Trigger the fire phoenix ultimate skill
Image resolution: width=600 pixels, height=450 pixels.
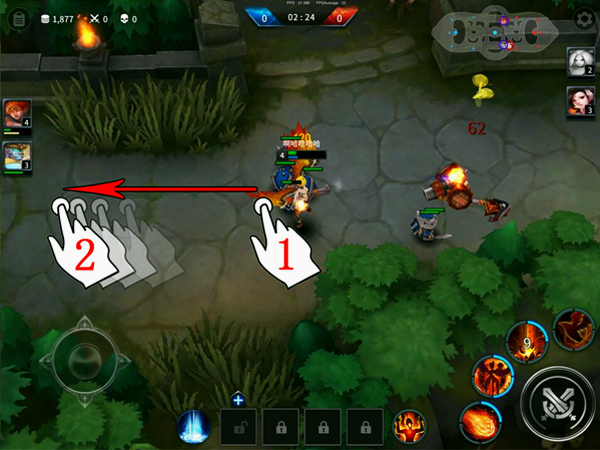pyautogui.click(x=574, y=328)
